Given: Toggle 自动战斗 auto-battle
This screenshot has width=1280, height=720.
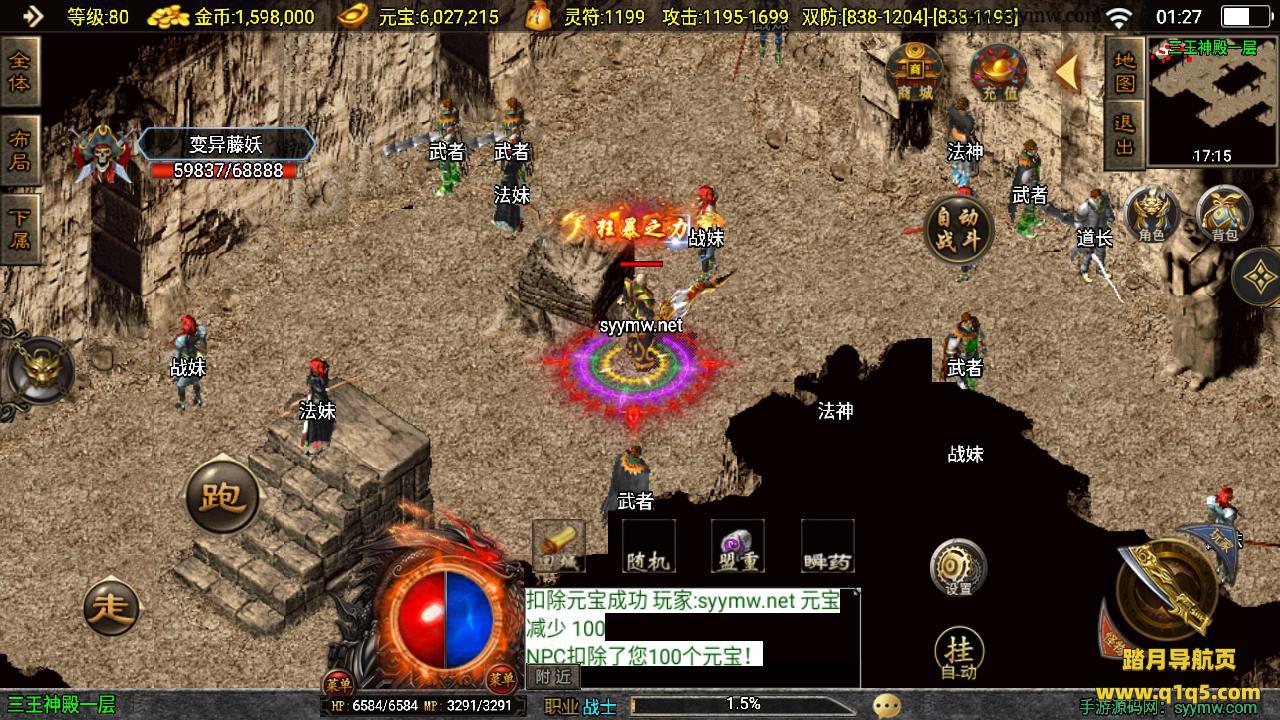Looking at the screenshot, I should (x=959, y=229).
